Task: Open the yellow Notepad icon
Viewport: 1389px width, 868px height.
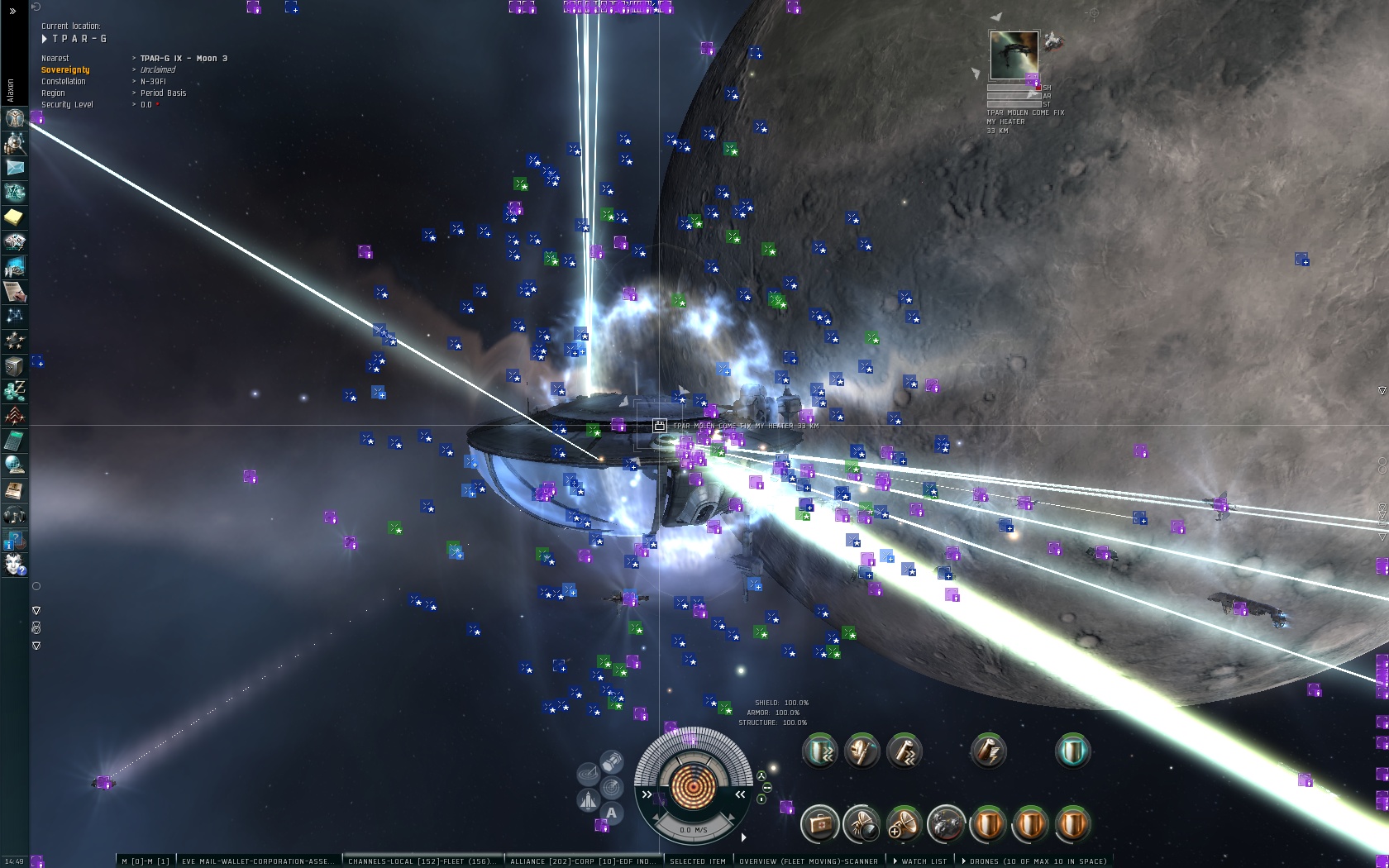Action: coord(15,217)
